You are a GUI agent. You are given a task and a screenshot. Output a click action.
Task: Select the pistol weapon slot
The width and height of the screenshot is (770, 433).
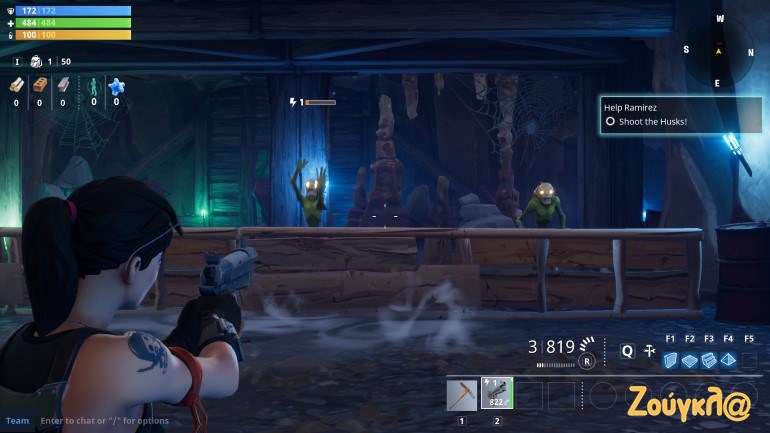click(x=496, y=394)
